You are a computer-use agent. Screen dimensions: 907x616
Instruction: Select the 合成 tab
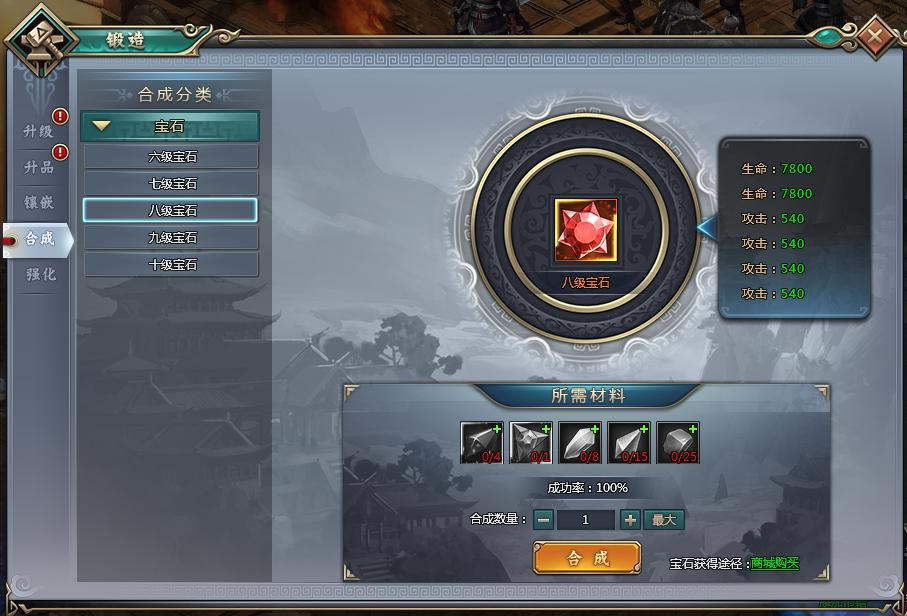pyautogui.click(x=40, y=239)
